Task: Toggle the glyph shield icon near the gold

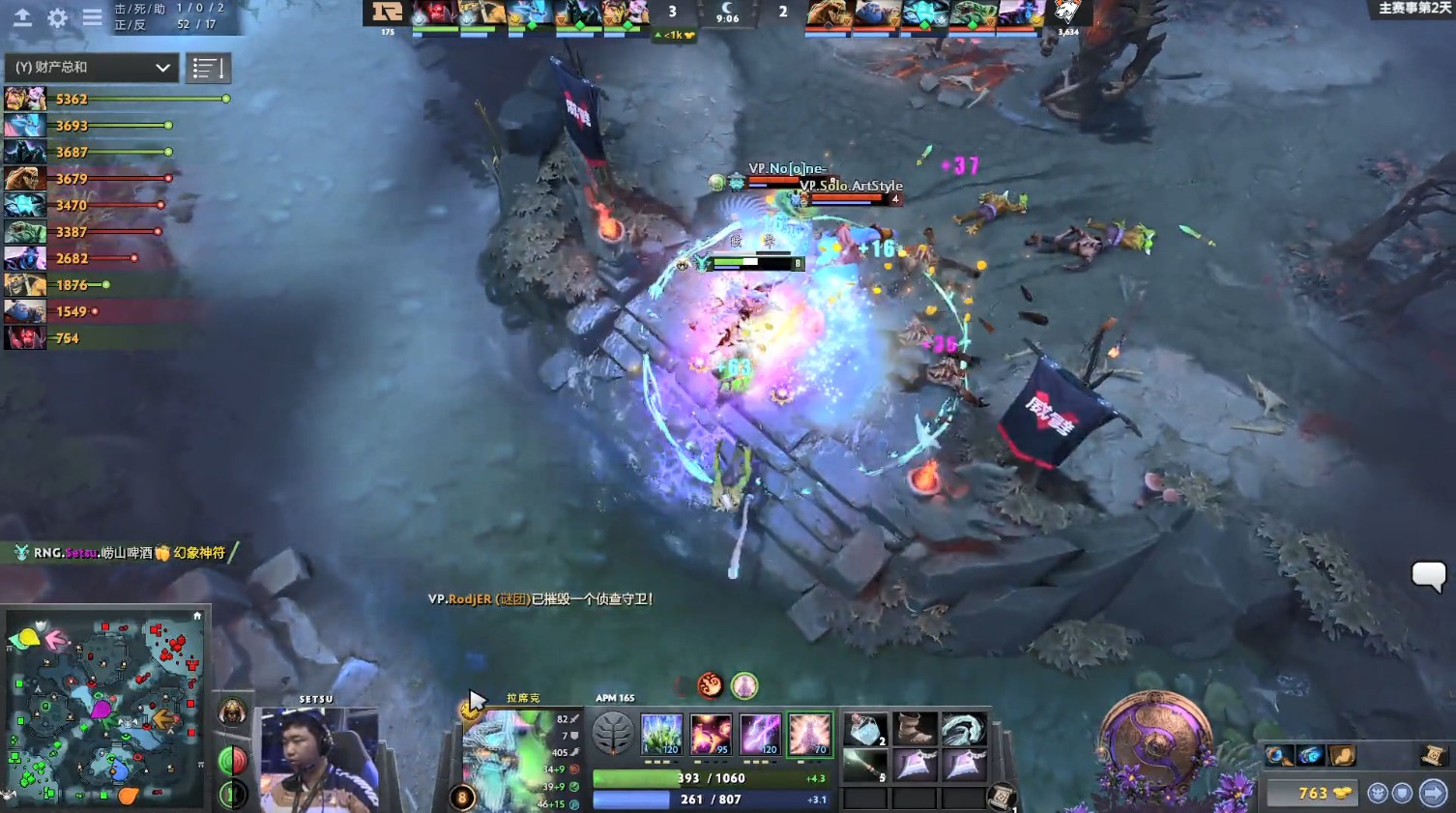Action: tap(1401, 792)
